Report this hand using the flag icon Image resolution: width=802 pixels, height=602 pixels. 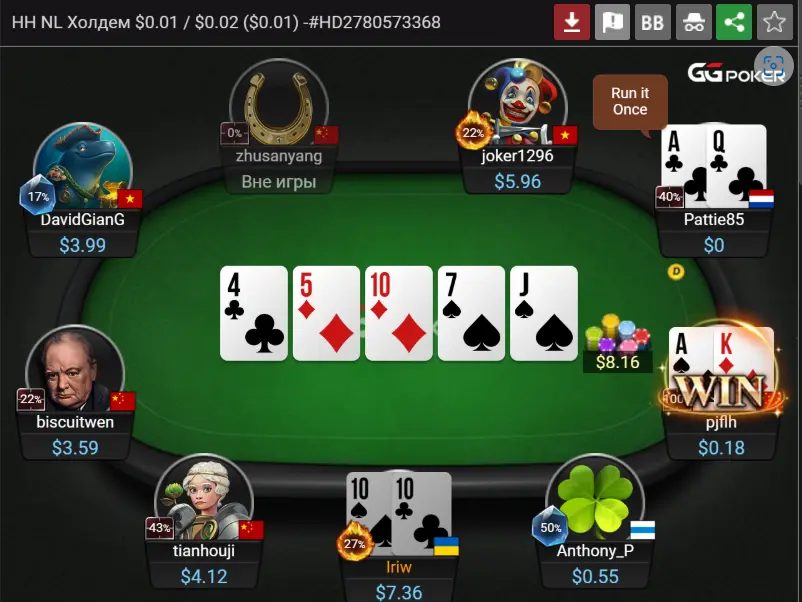pyautogui.click(x=612, y=22)
